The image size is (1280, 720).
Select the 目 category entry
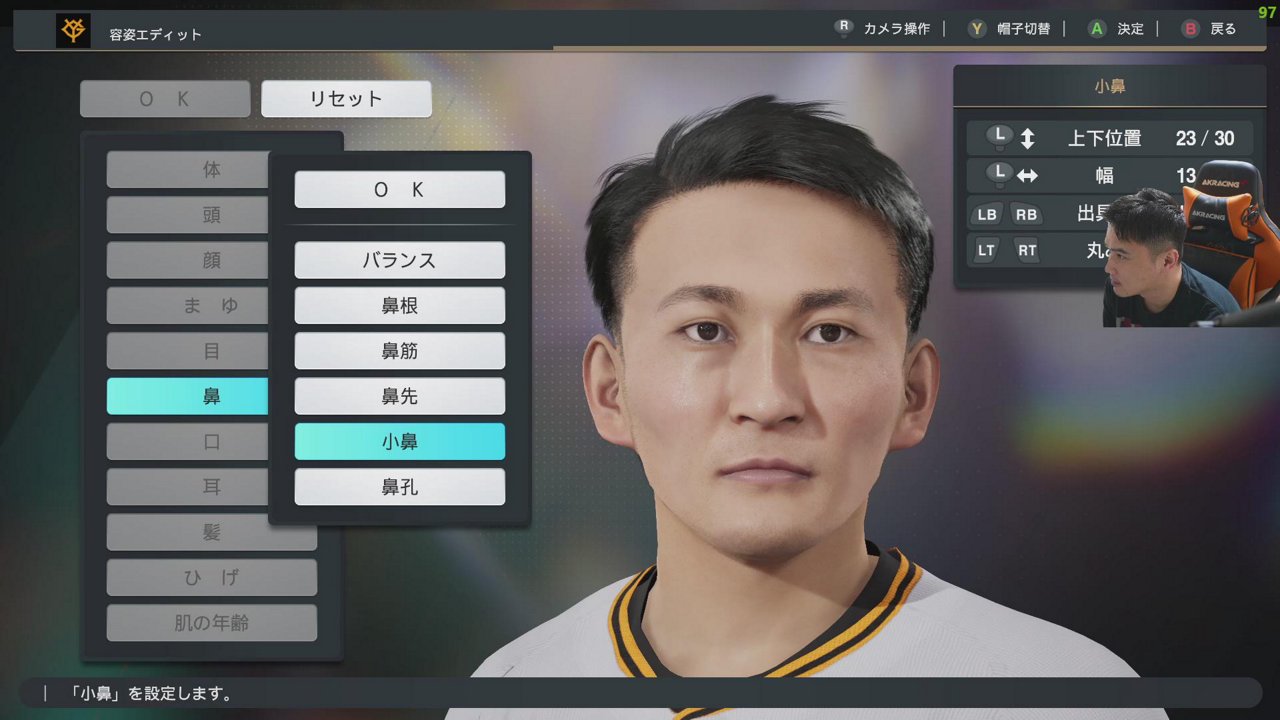click(x=187, y=351)
